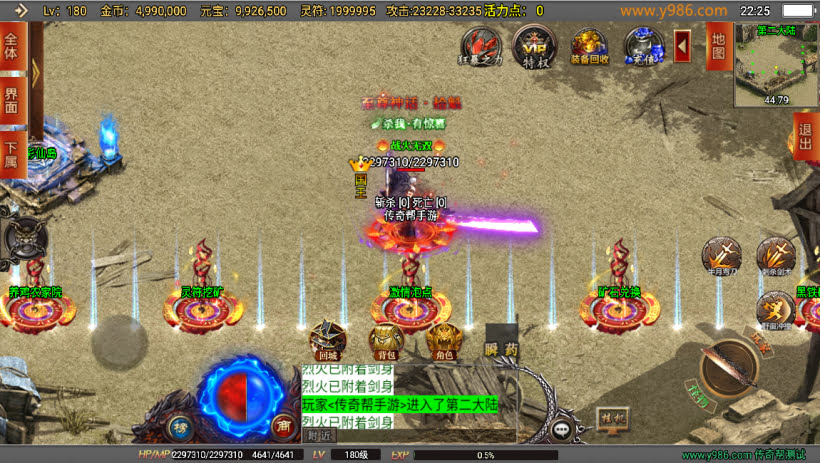Click the 第二大陆 minimap
Image resolution: width=820 pixels, height=463 pixels.
776,63
